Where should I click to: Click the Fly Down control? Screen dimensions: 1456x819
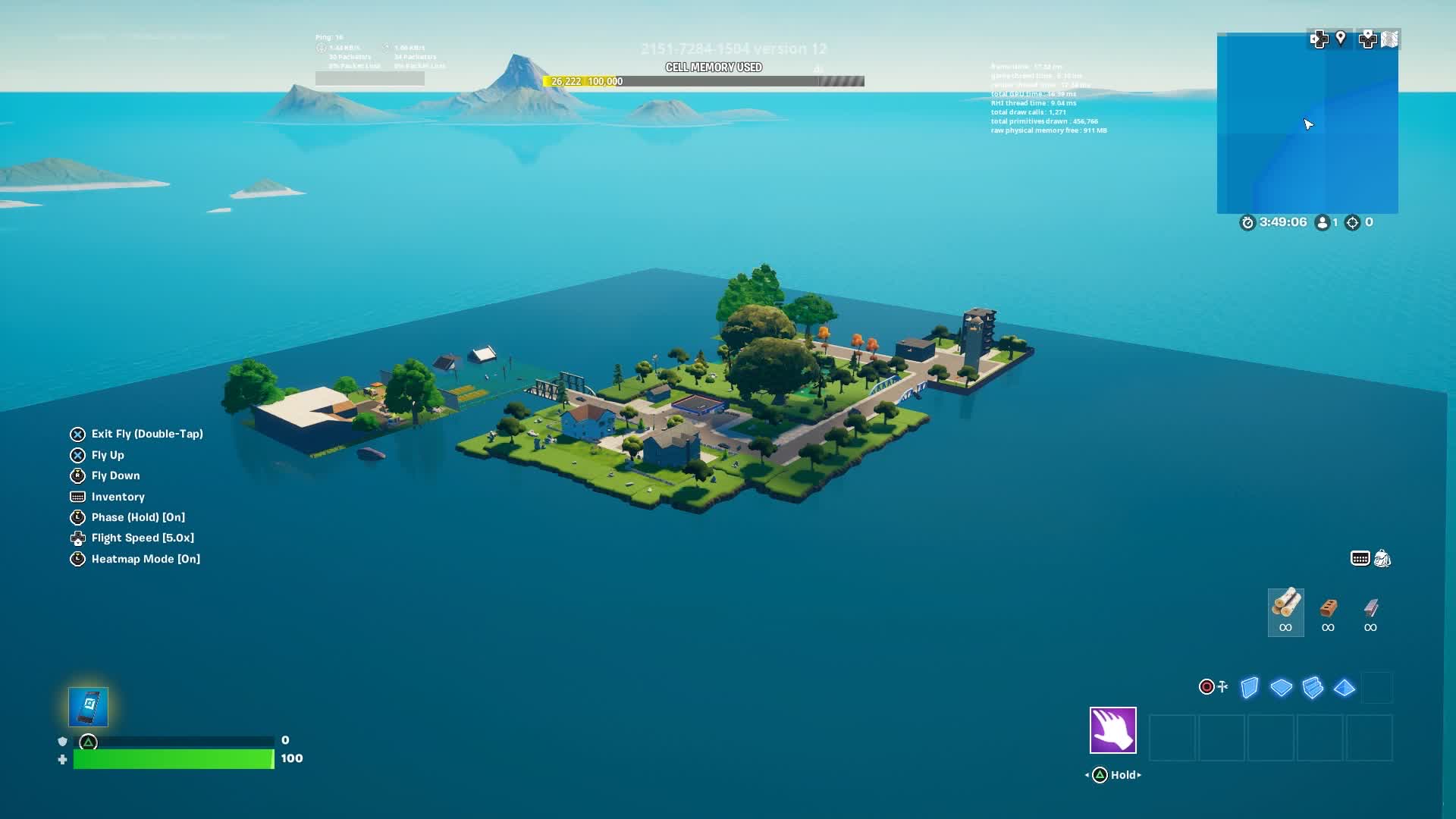[x=115, y=475]
